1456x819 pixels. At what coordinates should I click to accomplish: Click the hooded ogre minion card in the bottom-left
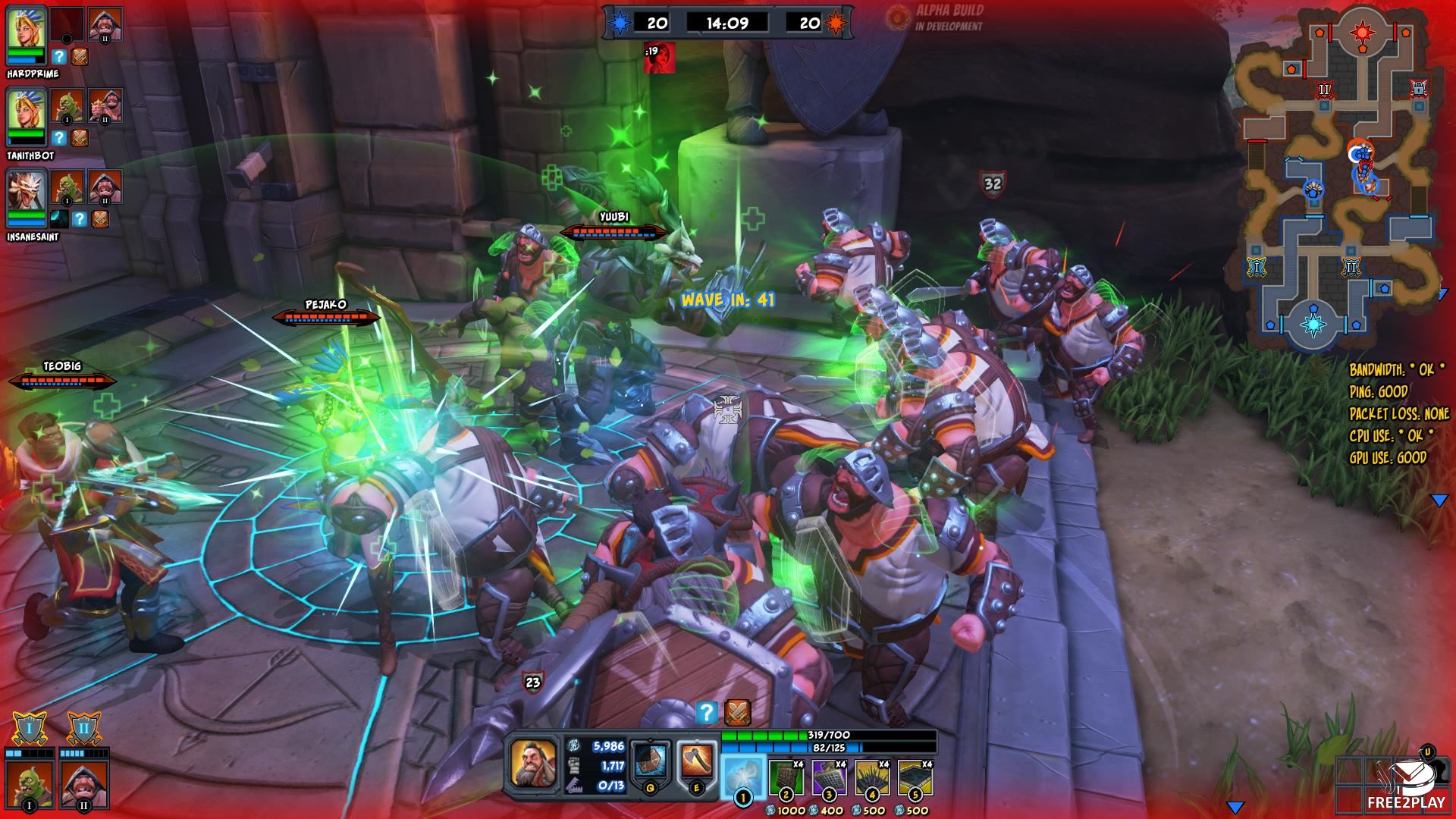coord(83,783)
